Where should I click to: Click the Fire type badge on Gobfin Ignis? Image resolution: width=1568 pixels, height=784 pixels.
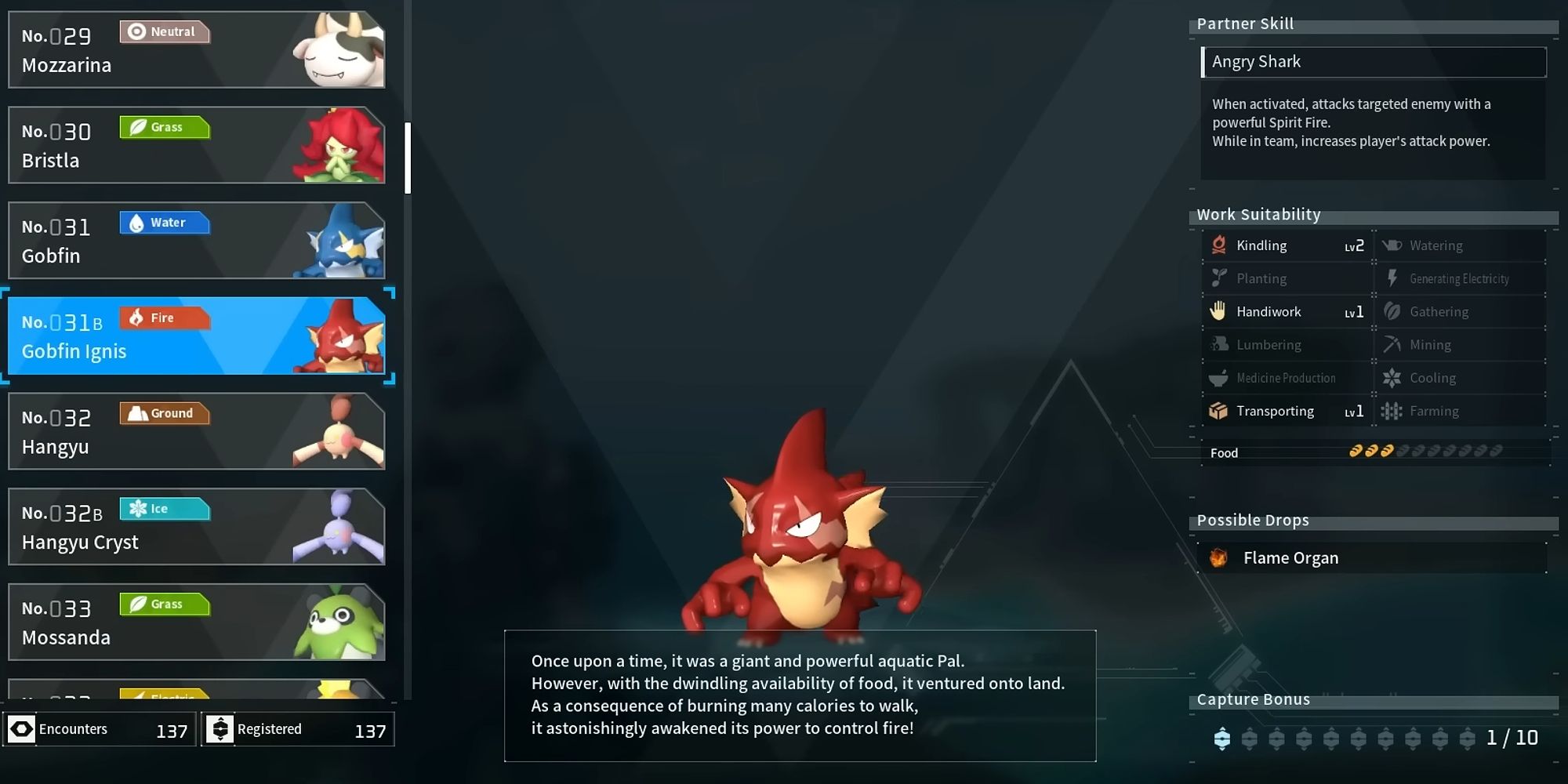coord(165,318)
